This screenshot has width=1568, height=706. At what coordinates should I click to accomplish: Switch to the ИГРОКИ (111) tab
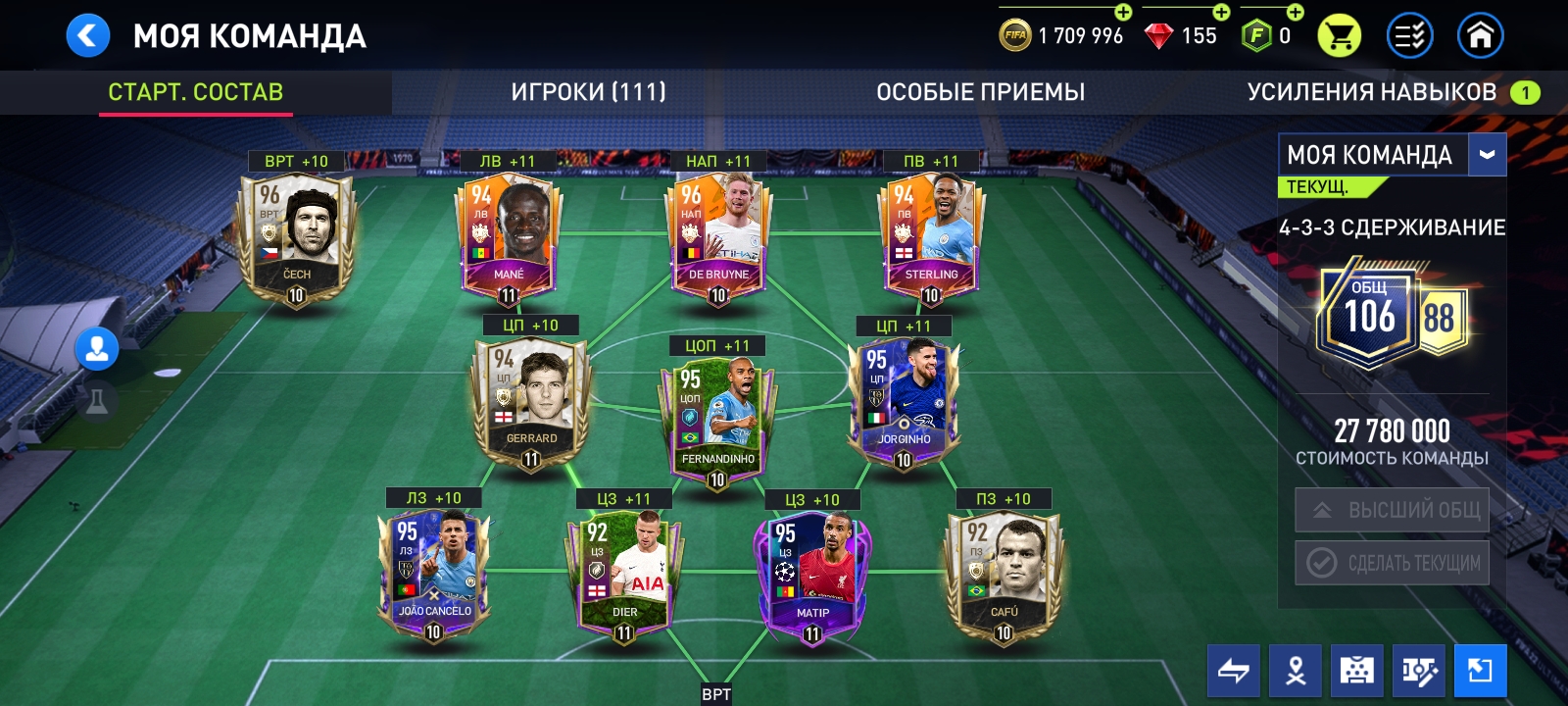[x=588, y=93]
